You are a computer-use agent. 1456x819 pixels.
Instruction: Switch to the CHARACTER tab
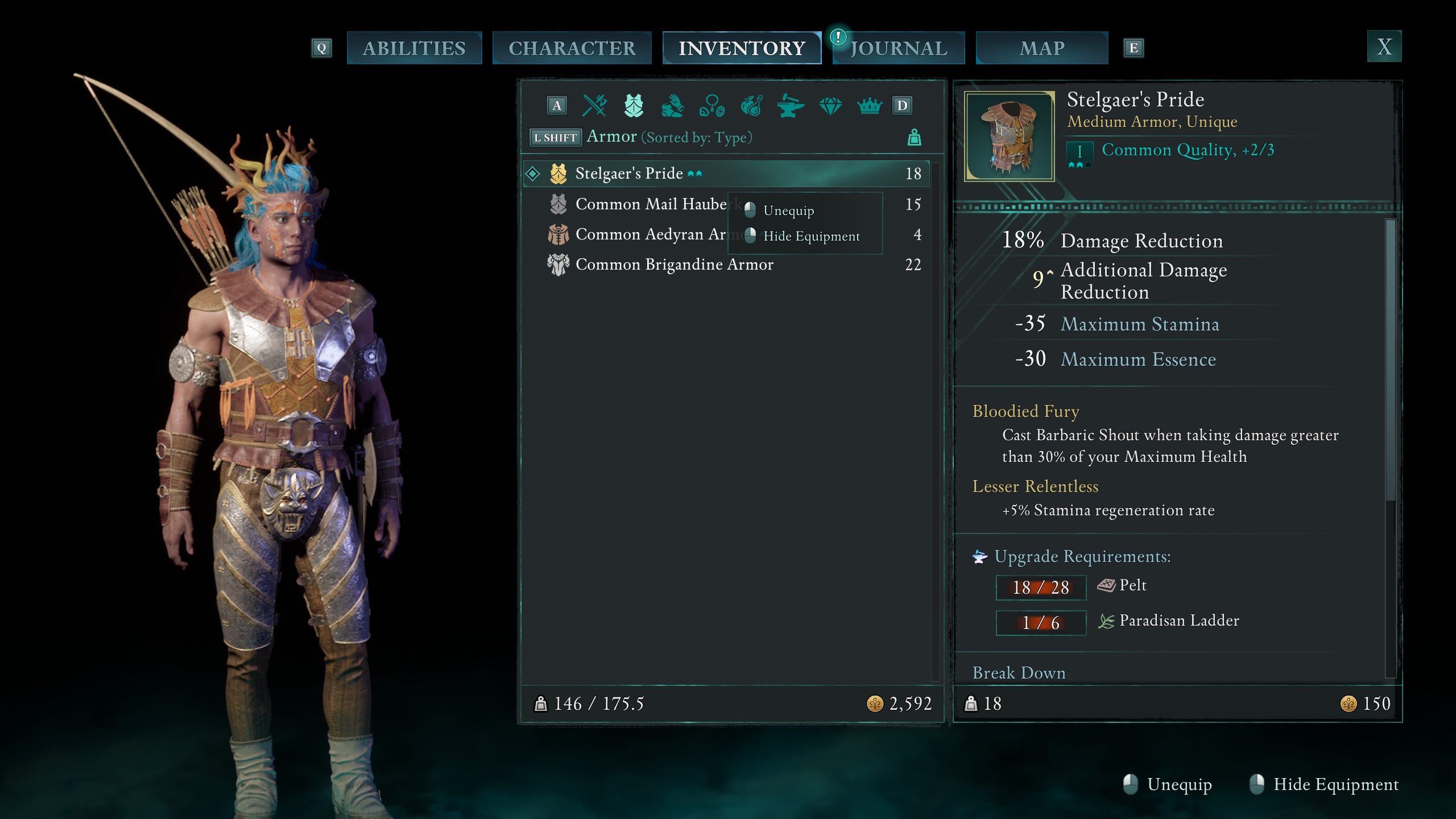click(x=572, y=48)
